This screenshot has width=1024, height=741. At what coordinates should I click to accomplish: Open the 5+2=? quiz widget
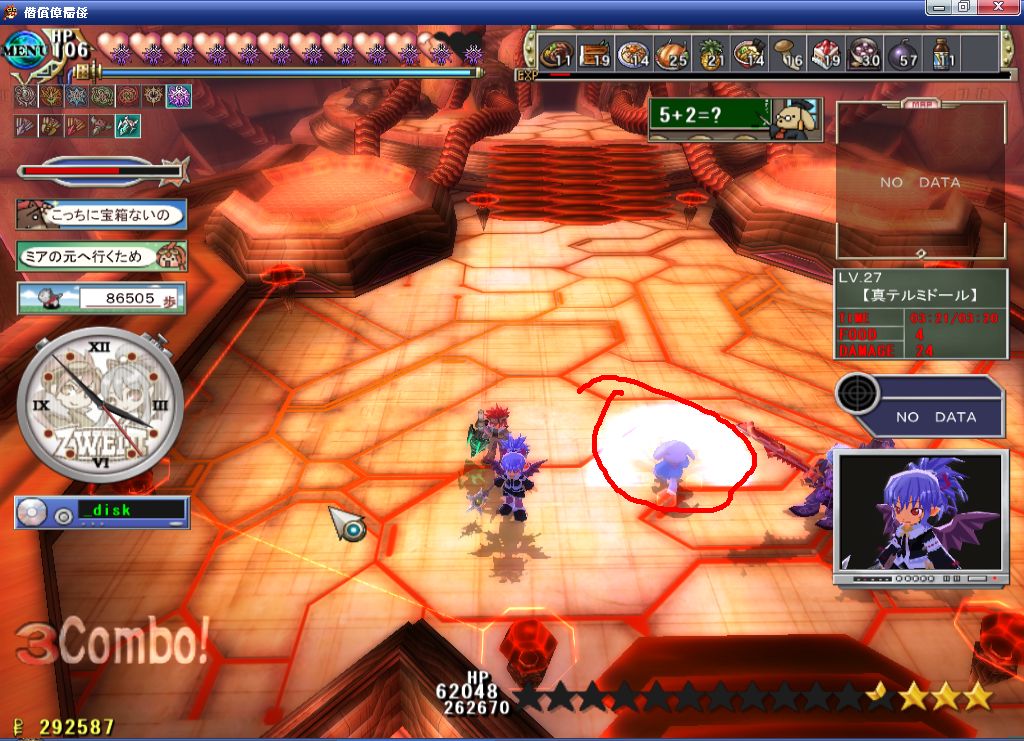[734, 120]
